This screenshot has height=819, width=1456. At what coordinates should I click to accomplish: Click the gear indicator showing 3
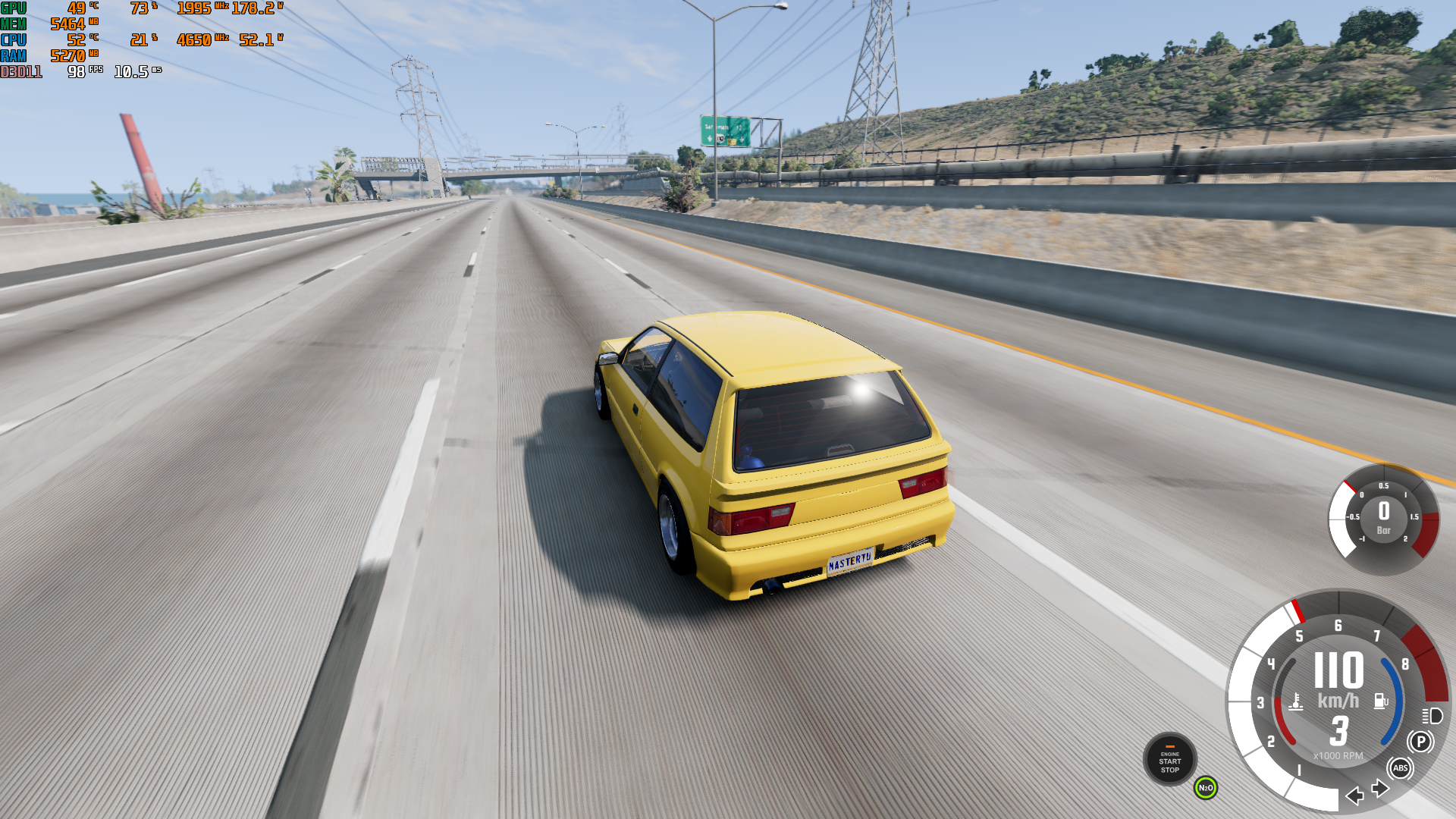[x=1339, y=730]
